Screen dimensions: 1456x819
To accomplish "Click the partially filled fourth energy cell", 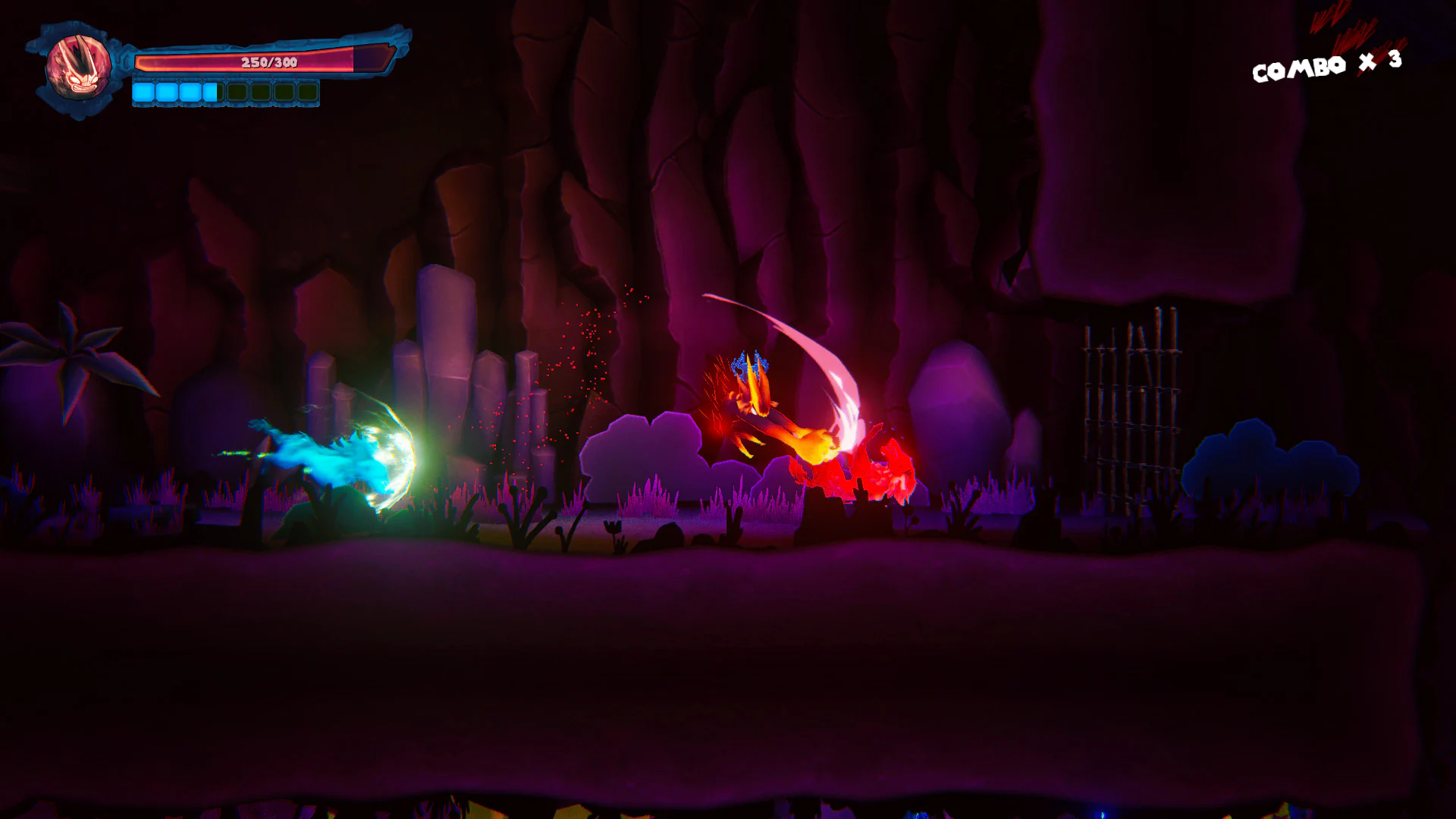I will (x=210, y=92).
